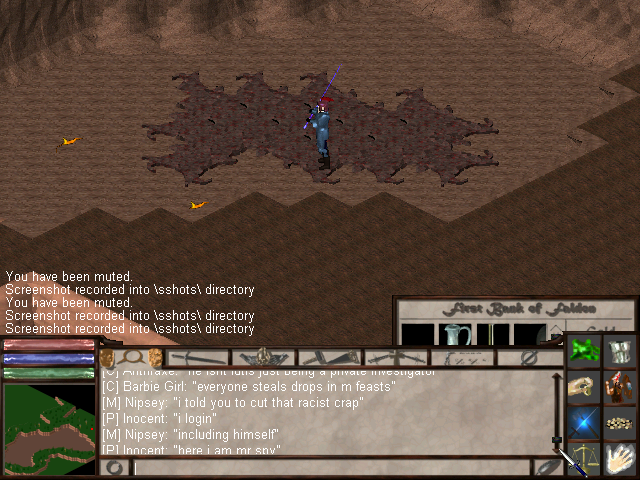The image size is (640, 480).
Task: Activate the hand holding ring icon
Action: 583,388
